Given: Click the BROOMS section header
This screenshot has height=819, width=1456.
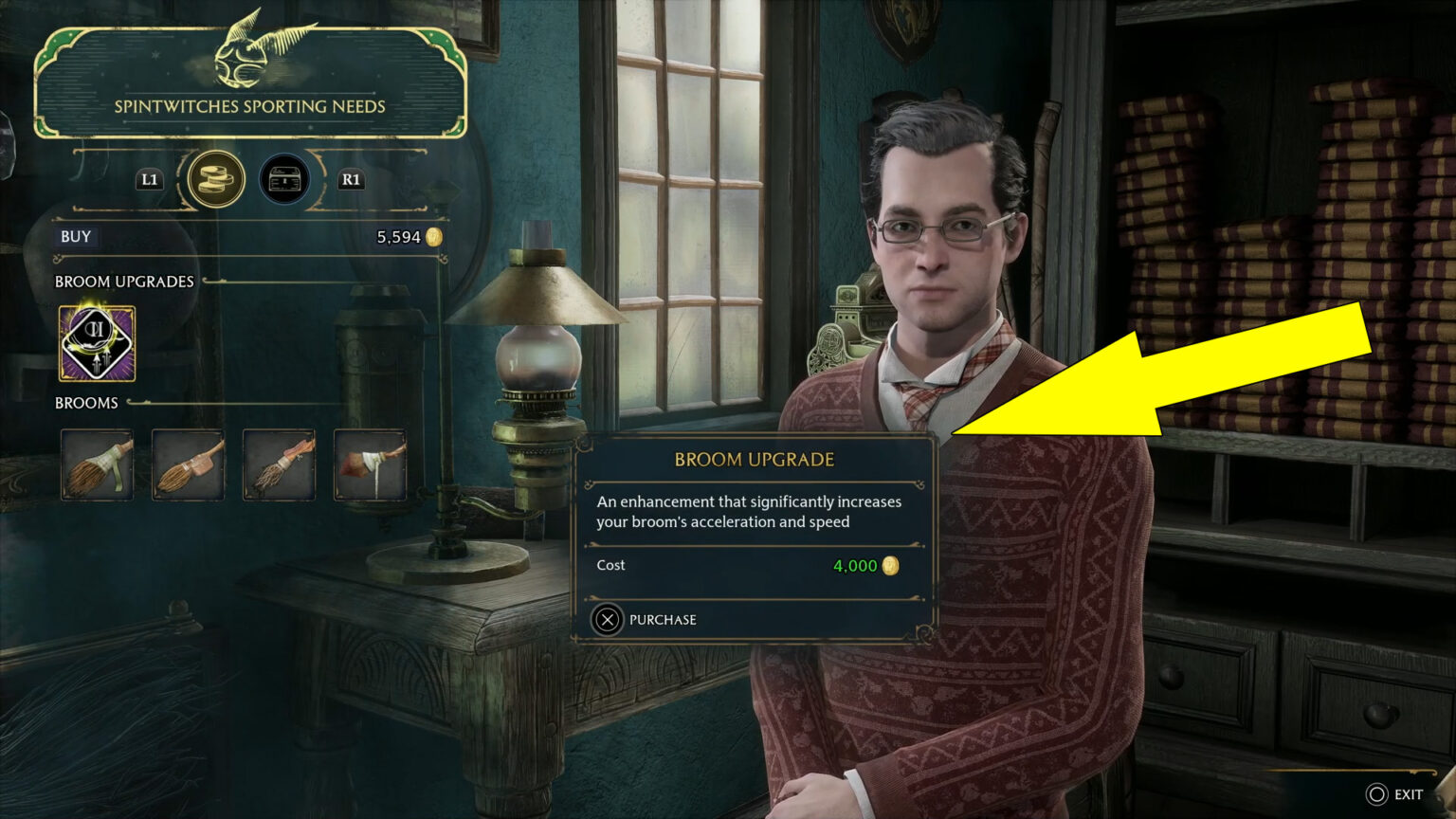Looking at the screenshot, I should (x=87, y=402).
